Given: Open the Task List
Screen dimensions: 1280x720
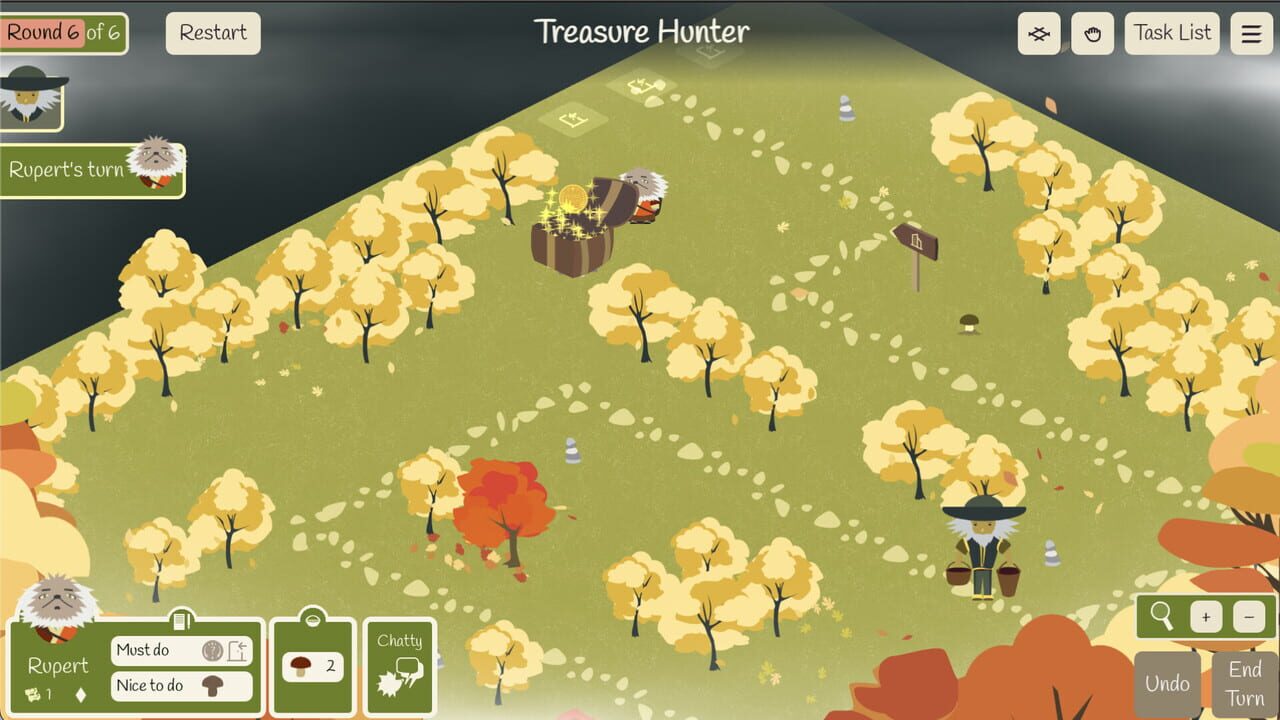Looking at the screenshot, I should [x=1171, y=32].
